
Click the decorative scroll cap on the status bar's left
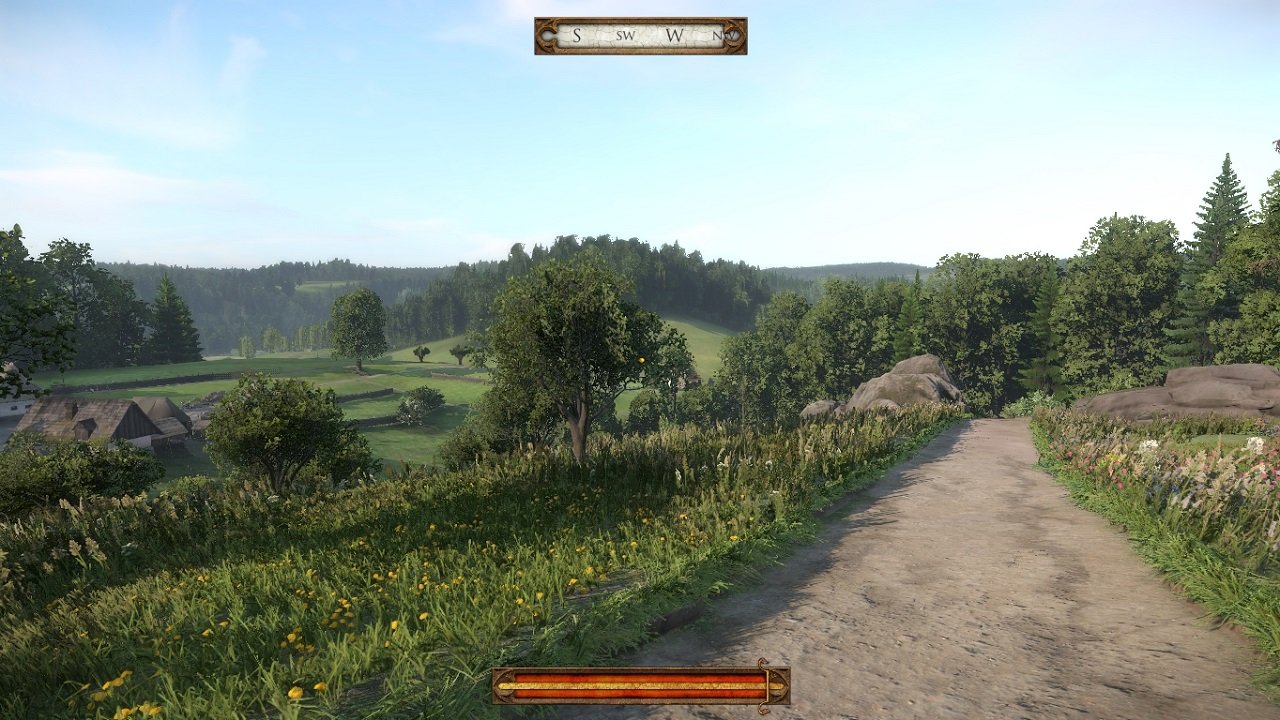[x=505, y=685]
